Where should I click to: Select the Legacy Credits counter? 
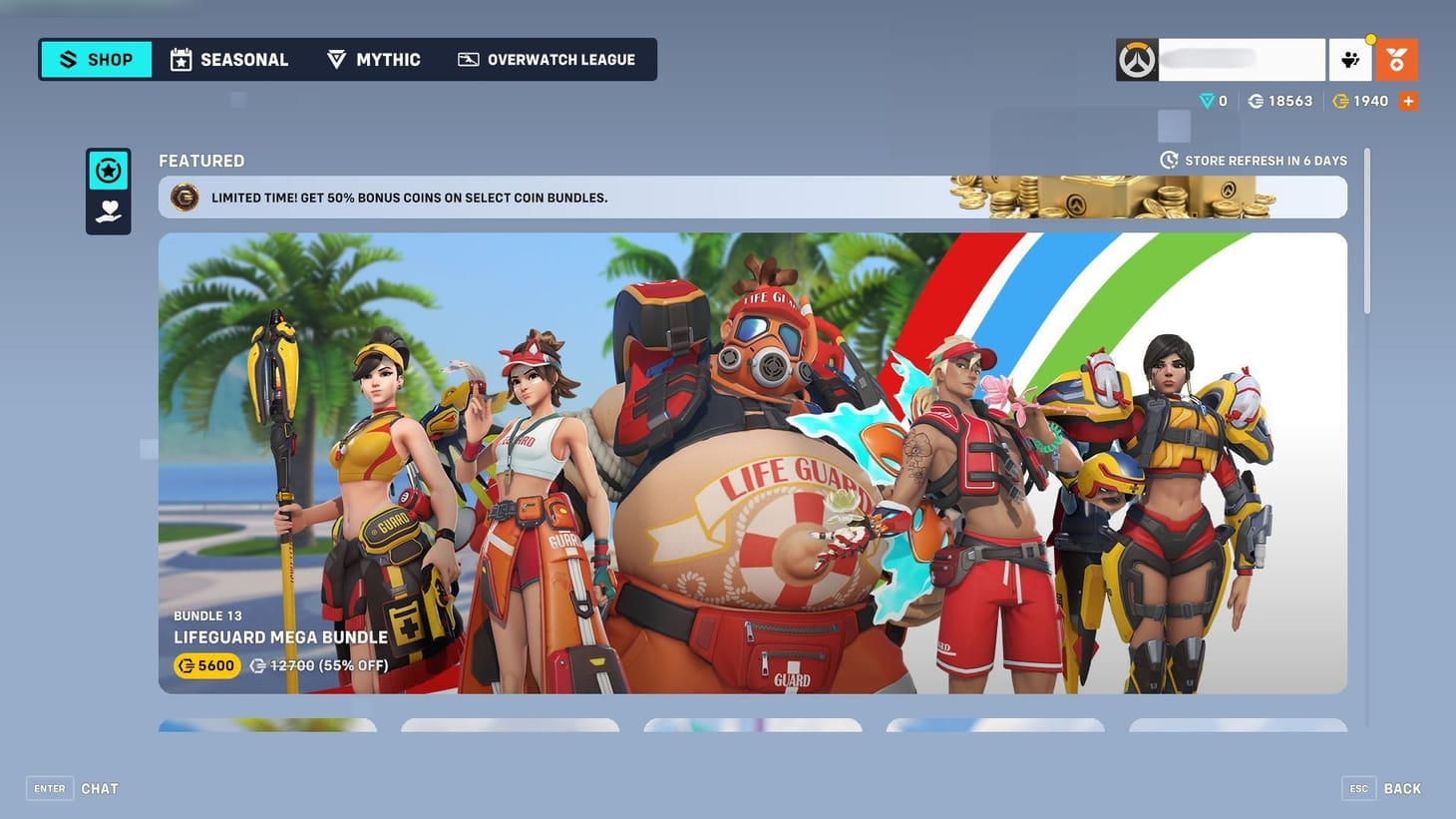(1280, 101)
